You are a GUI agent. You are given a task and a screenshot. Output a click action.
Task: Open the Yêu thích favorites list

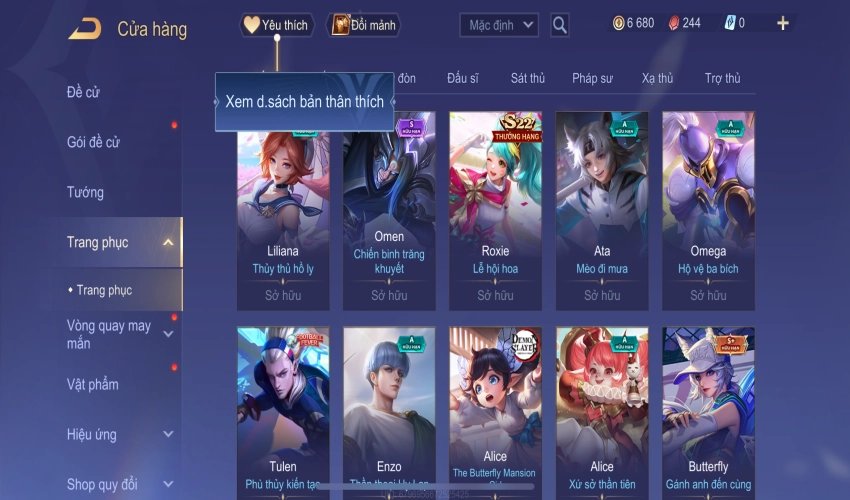pyautogui.click(x=277, y=25)
